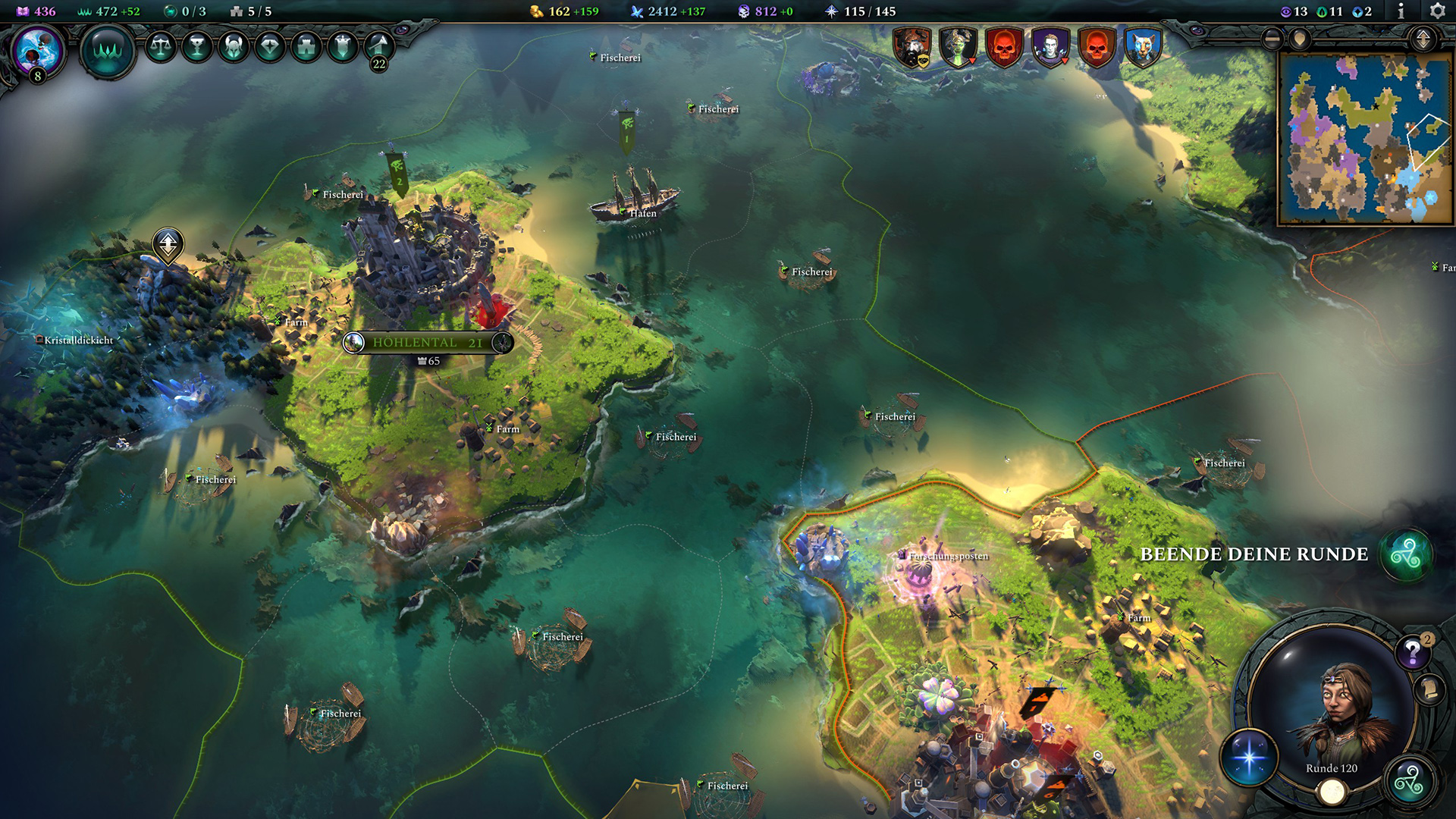
Task: Toggle the eye visibility counter above the minimap
Action: tap(1286, 11)
